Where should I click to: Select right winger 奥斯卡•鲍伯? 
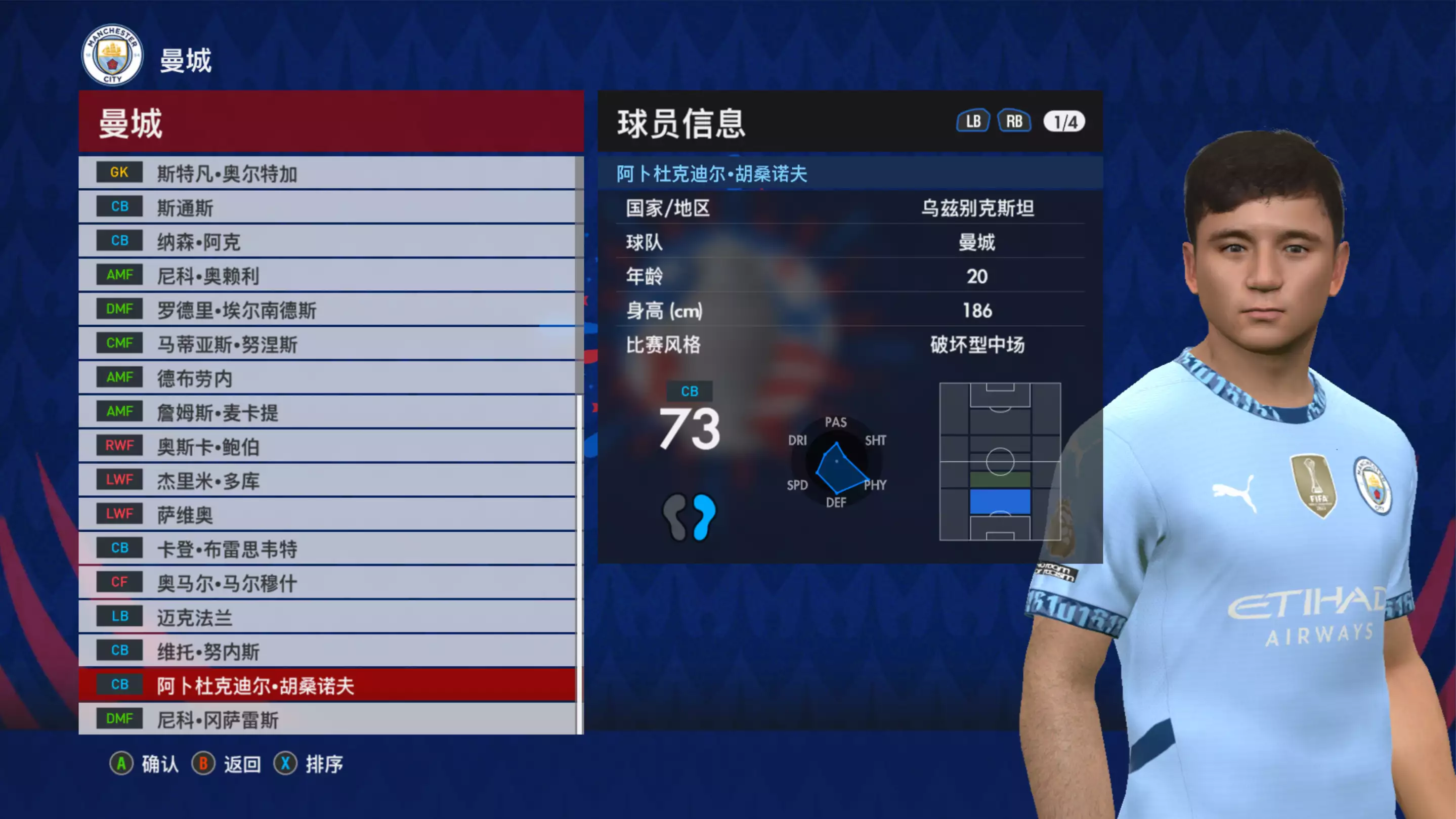pyautogui.click(x=328, y=447)
